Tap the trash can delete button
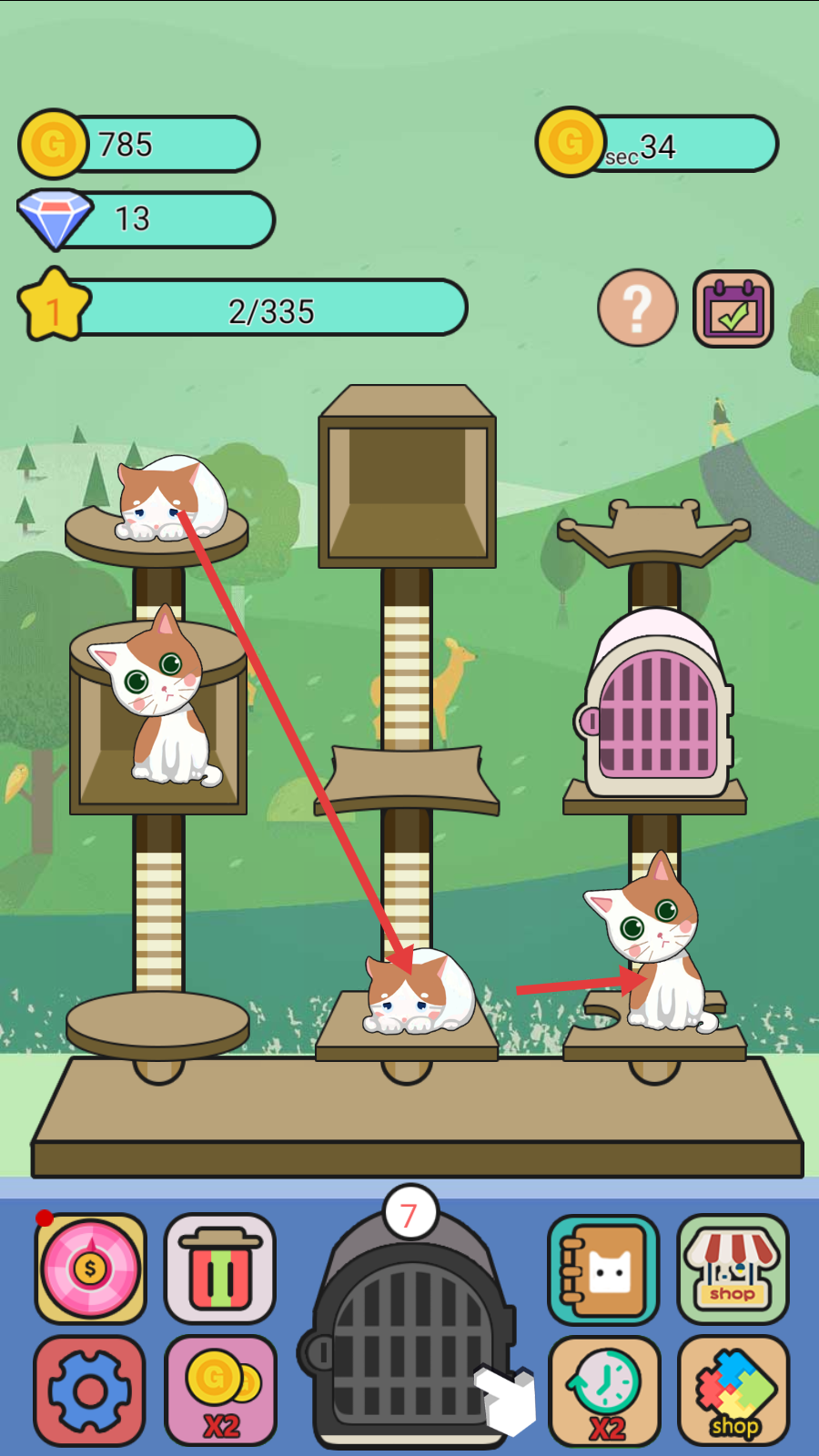Viewport: 819px width, 1456px height. point(219,1268)
